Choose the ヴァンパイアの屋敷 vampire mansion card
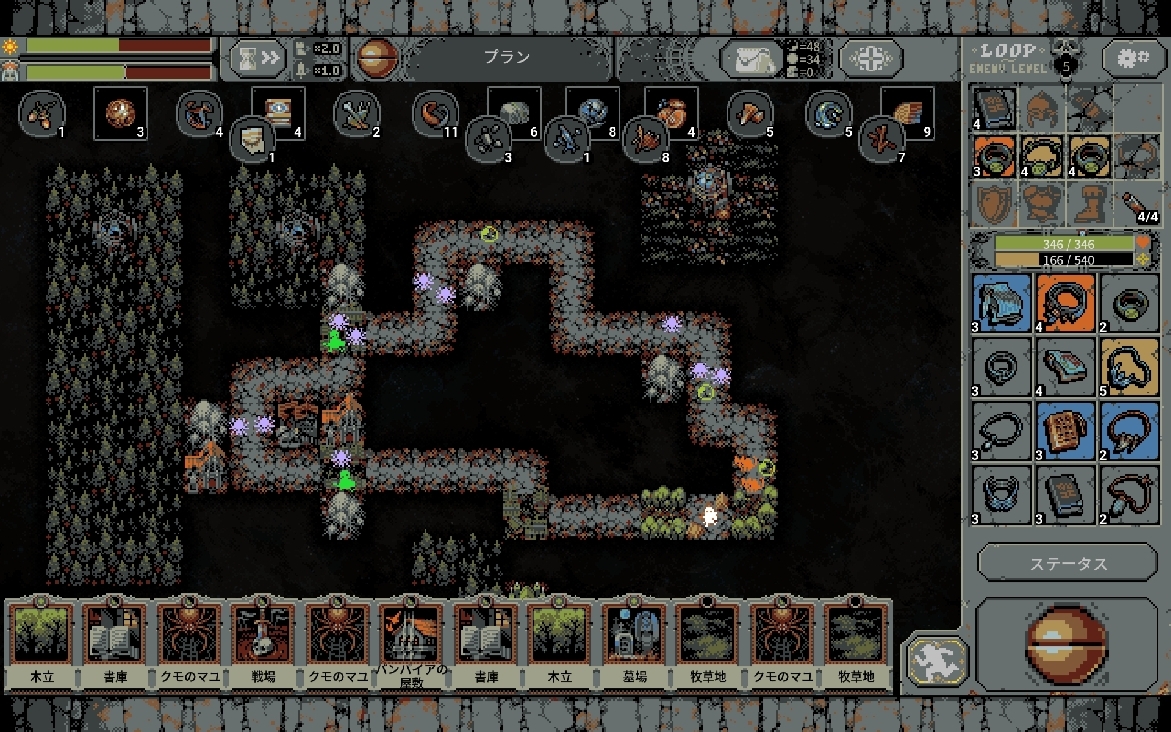This screenshot has height=732, width=1171. pos(411,645)
